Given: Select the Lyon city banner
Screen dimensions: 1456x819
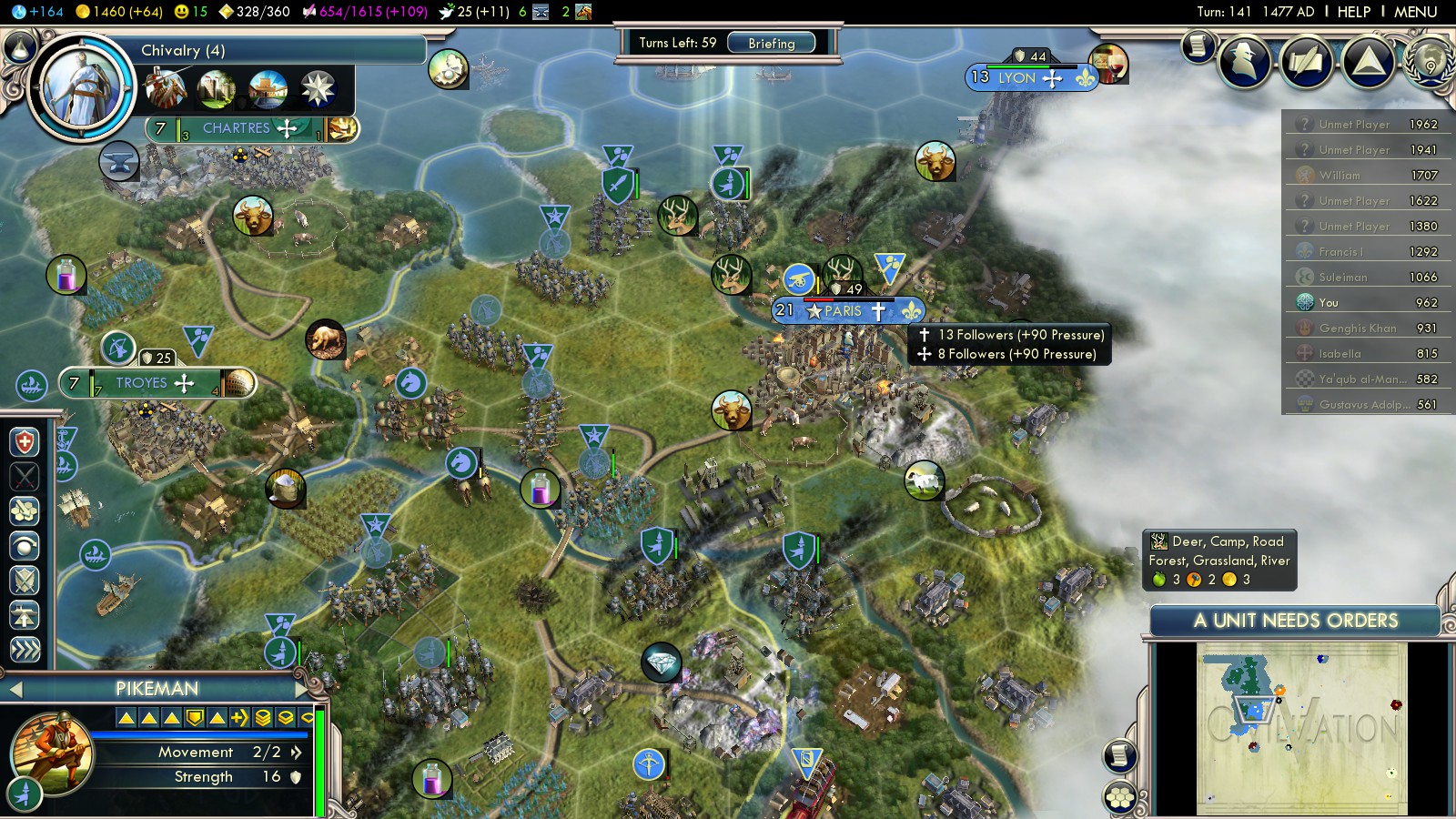Looking at the screenshot, I should tap(1016, 78).
